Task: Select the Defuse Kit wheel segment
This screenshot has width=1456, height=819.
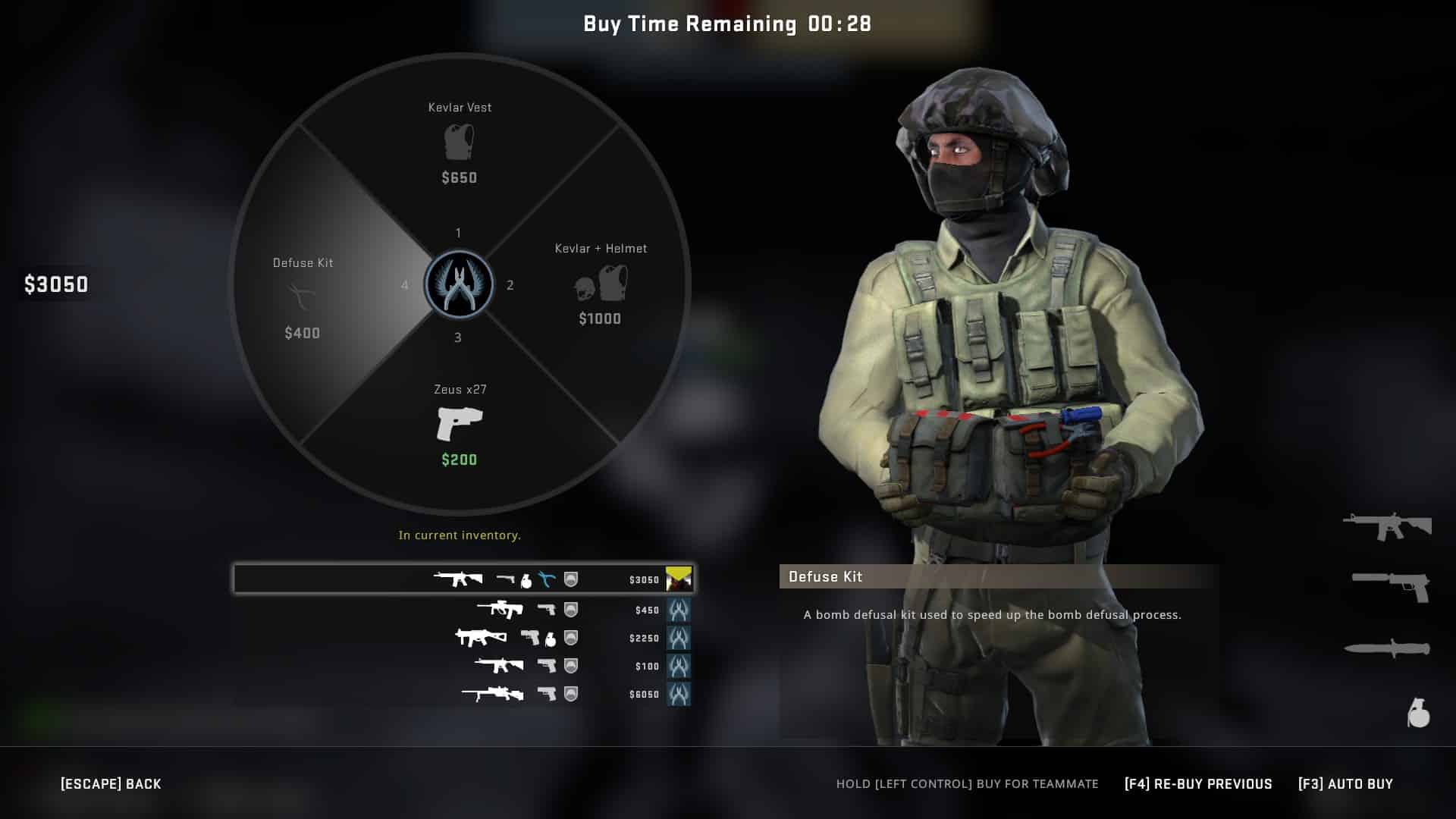Action: click(303, 296)
